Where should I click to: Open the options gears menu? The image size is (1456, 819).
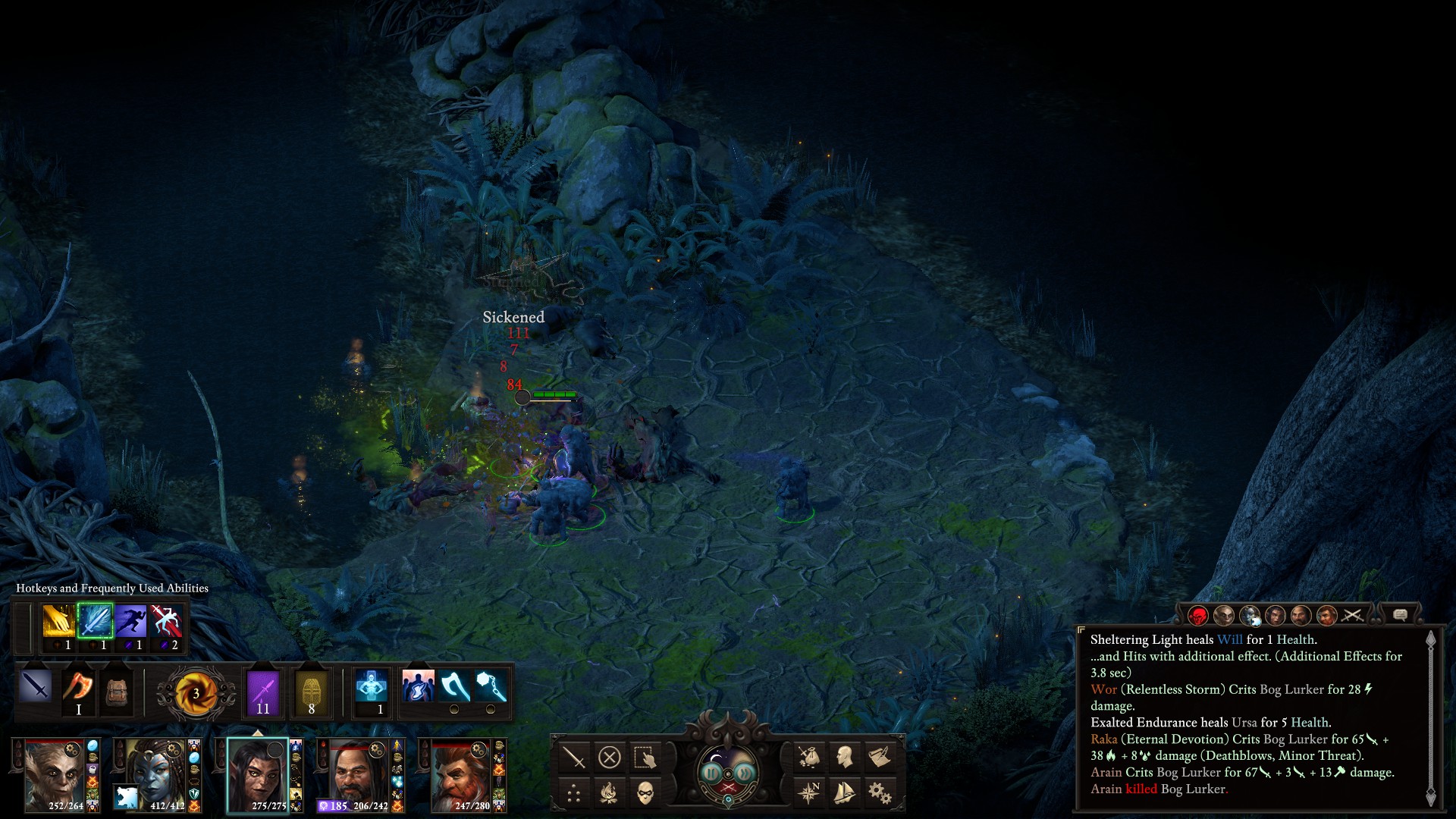880,793
